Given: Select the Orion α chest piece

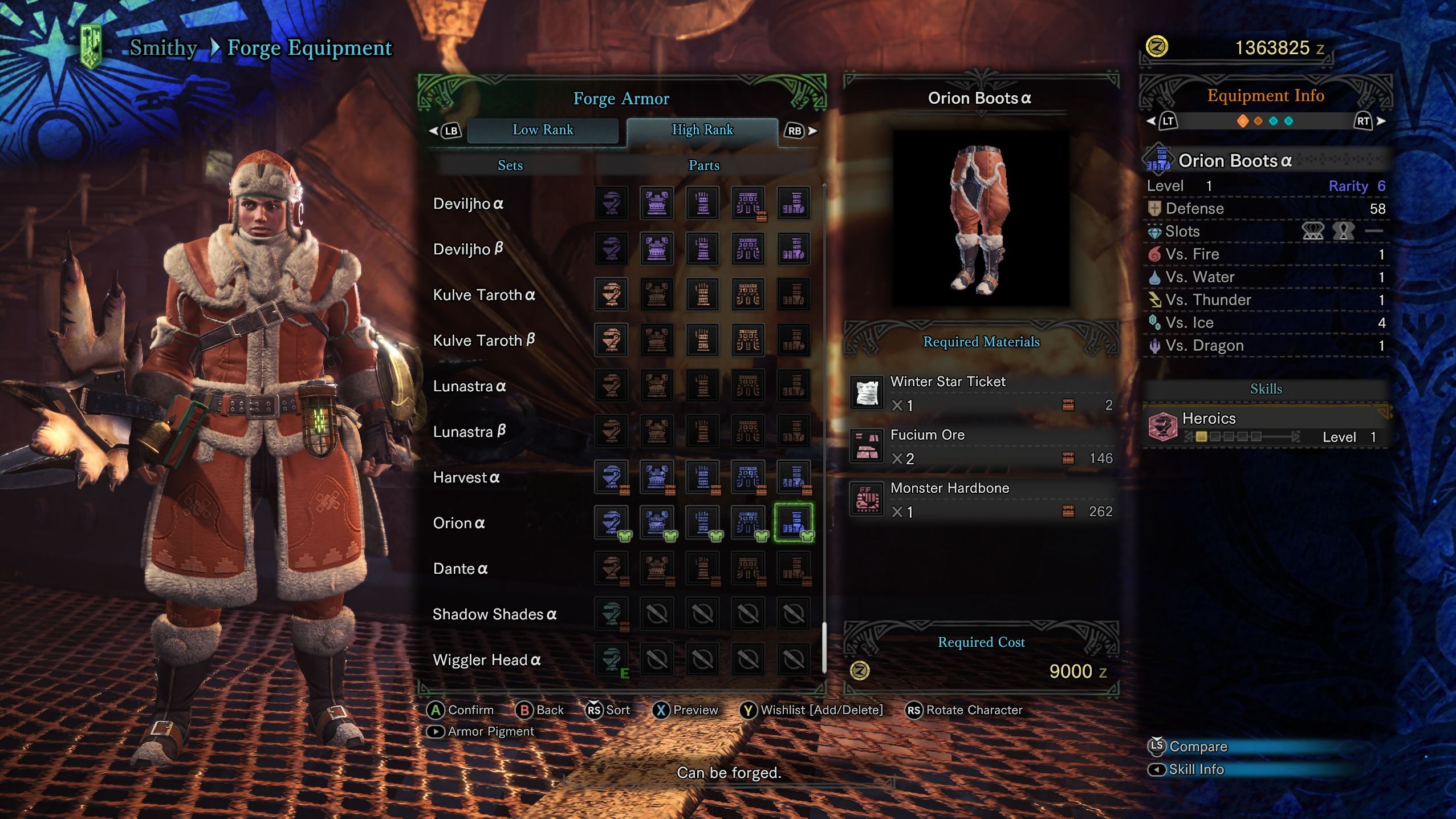Looking at the screenshot, I should tap(657, 522).
